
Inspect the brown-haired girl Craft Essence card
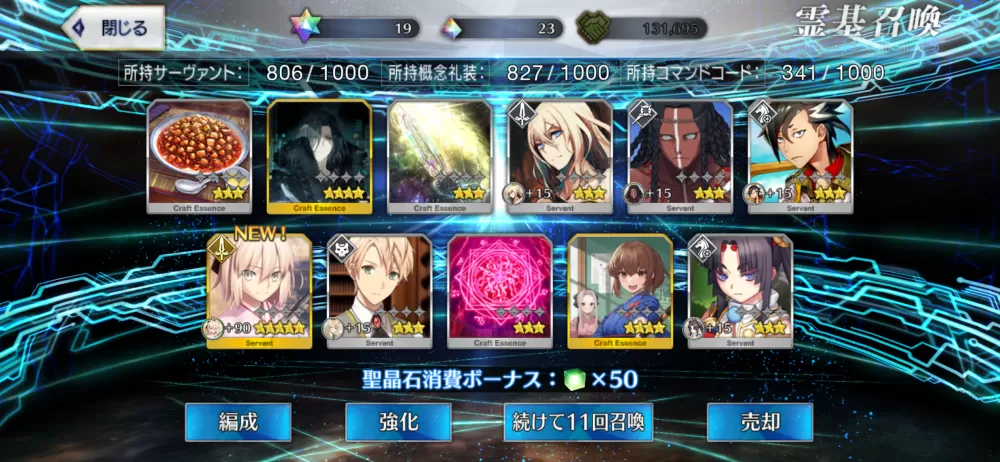[x=619, y=291]
